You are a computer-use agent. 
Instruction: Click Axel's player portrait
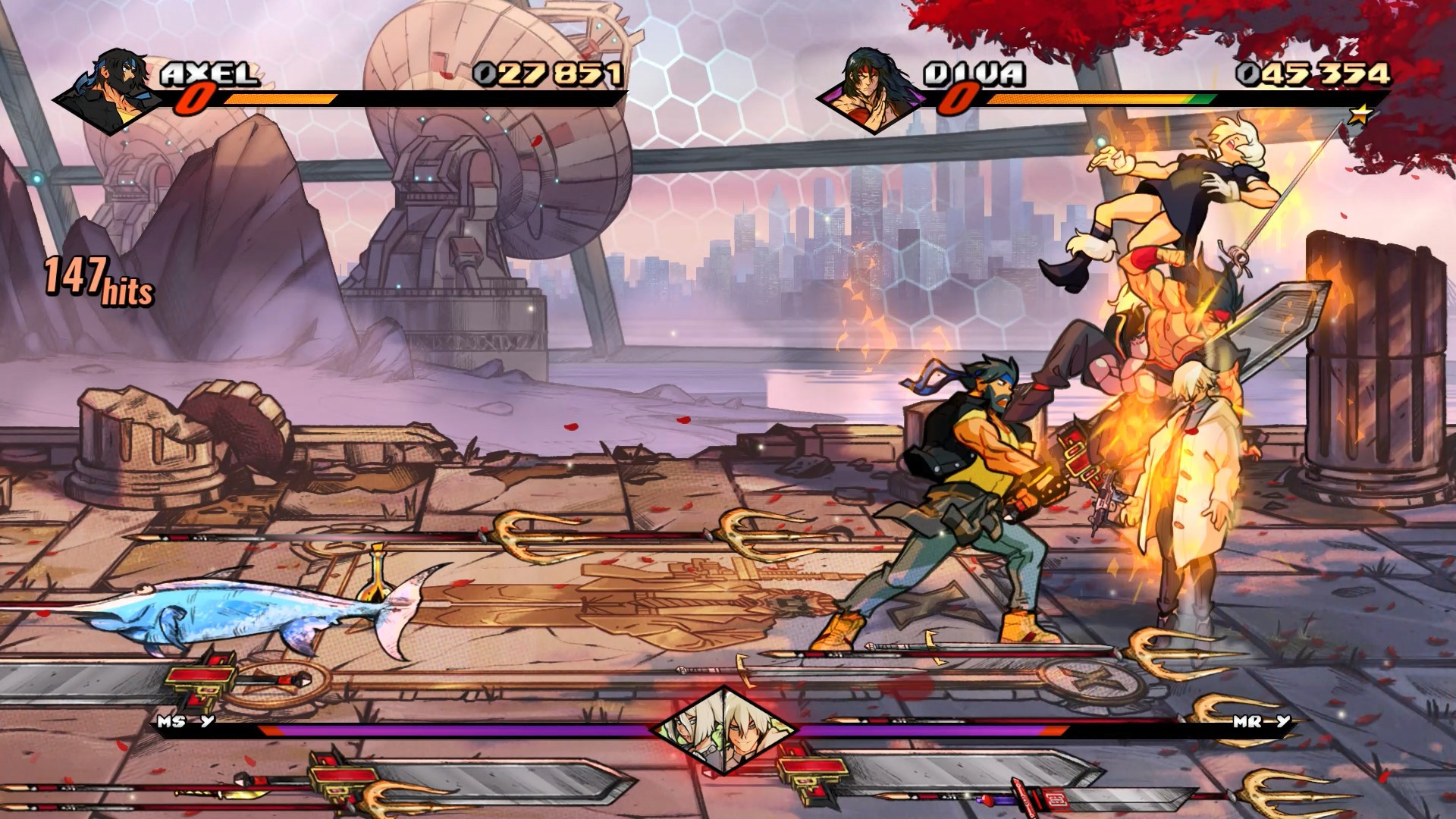click(x=114, y=91)
